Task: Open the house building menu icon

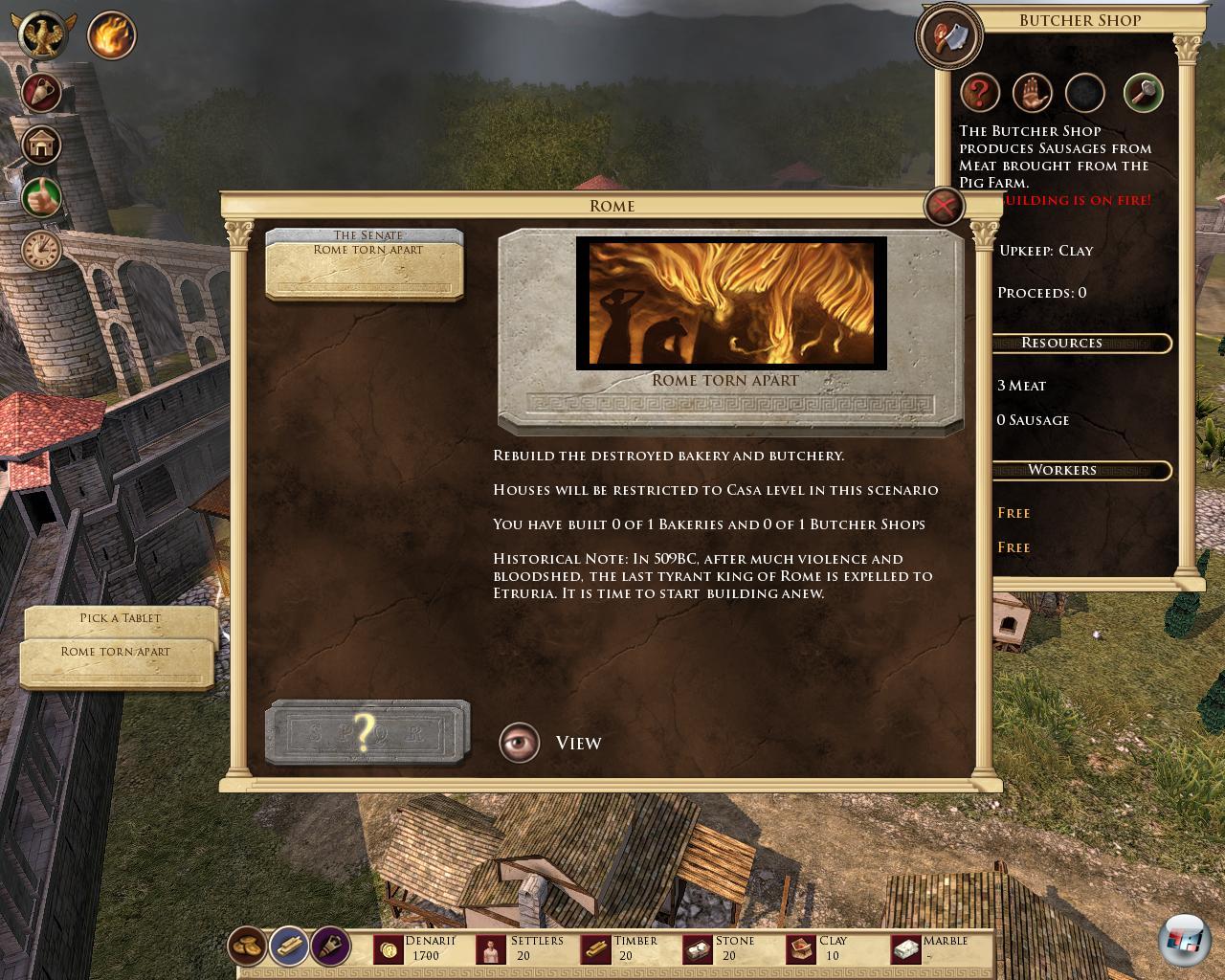Action: click(41, 145)
